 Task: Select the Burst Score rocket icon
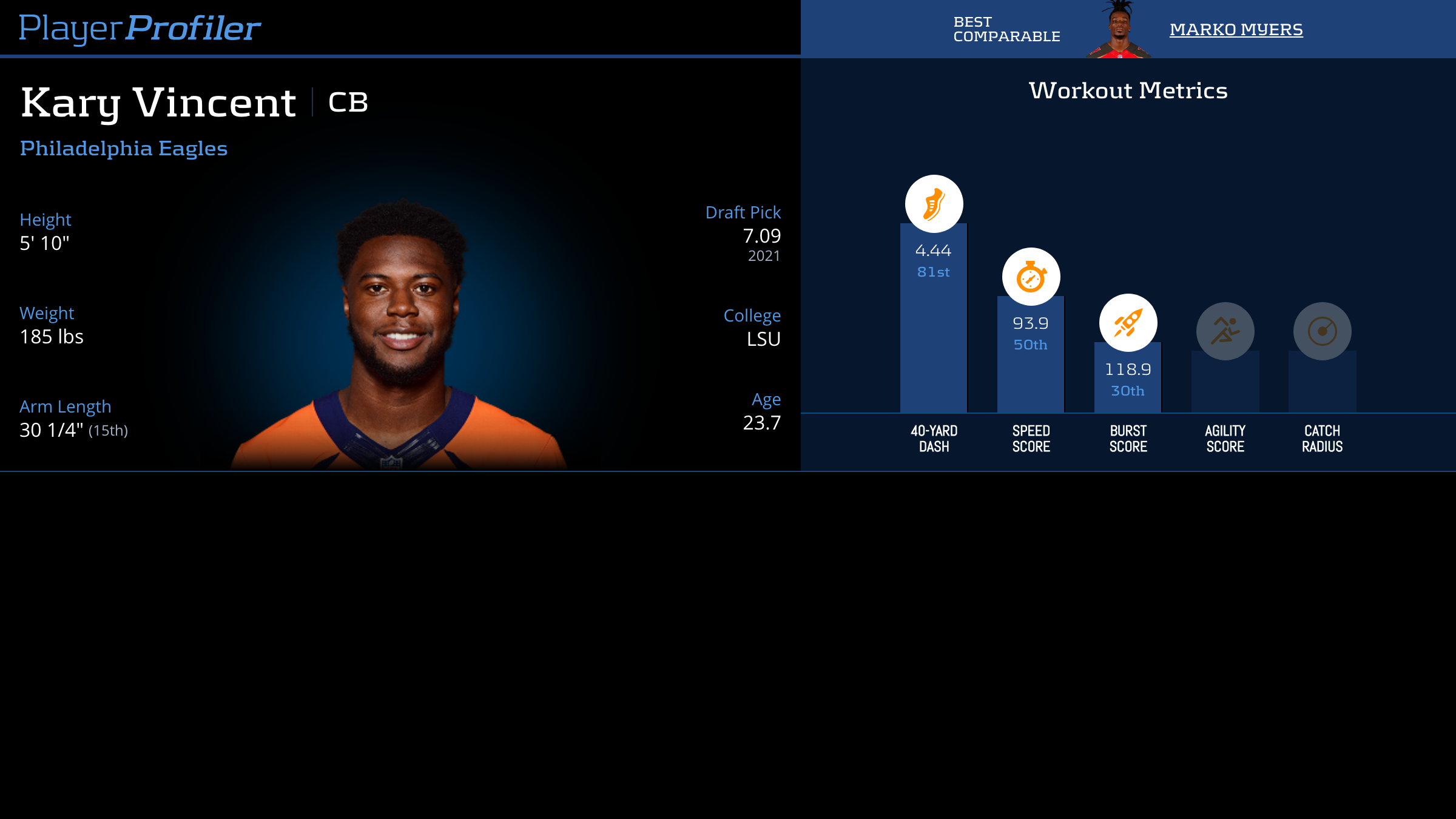coord(1128,323)
